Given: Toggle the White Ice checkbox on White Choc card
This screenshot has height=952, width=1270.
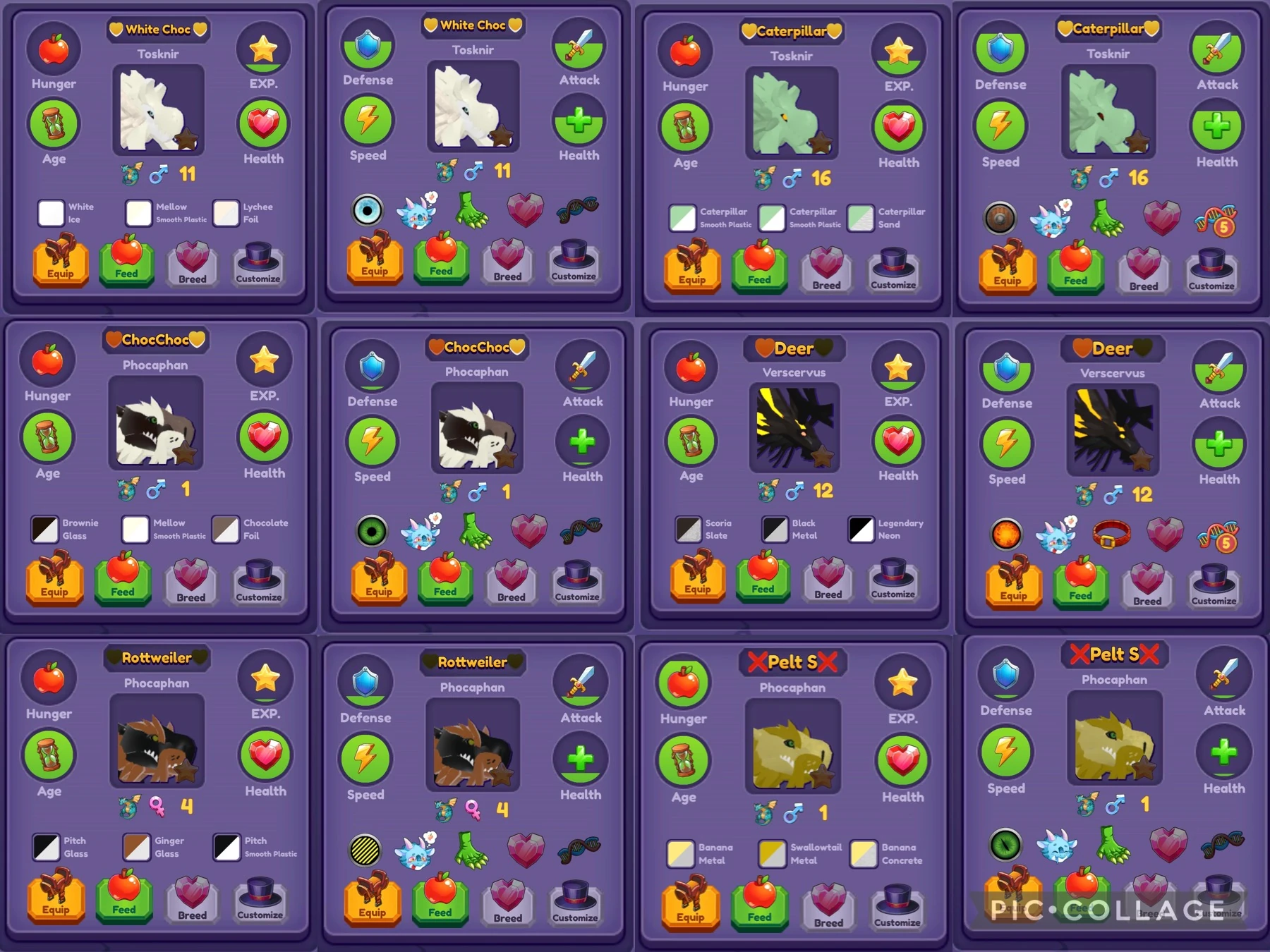Looking at the screenshot, I should click(x=51, y=214).
